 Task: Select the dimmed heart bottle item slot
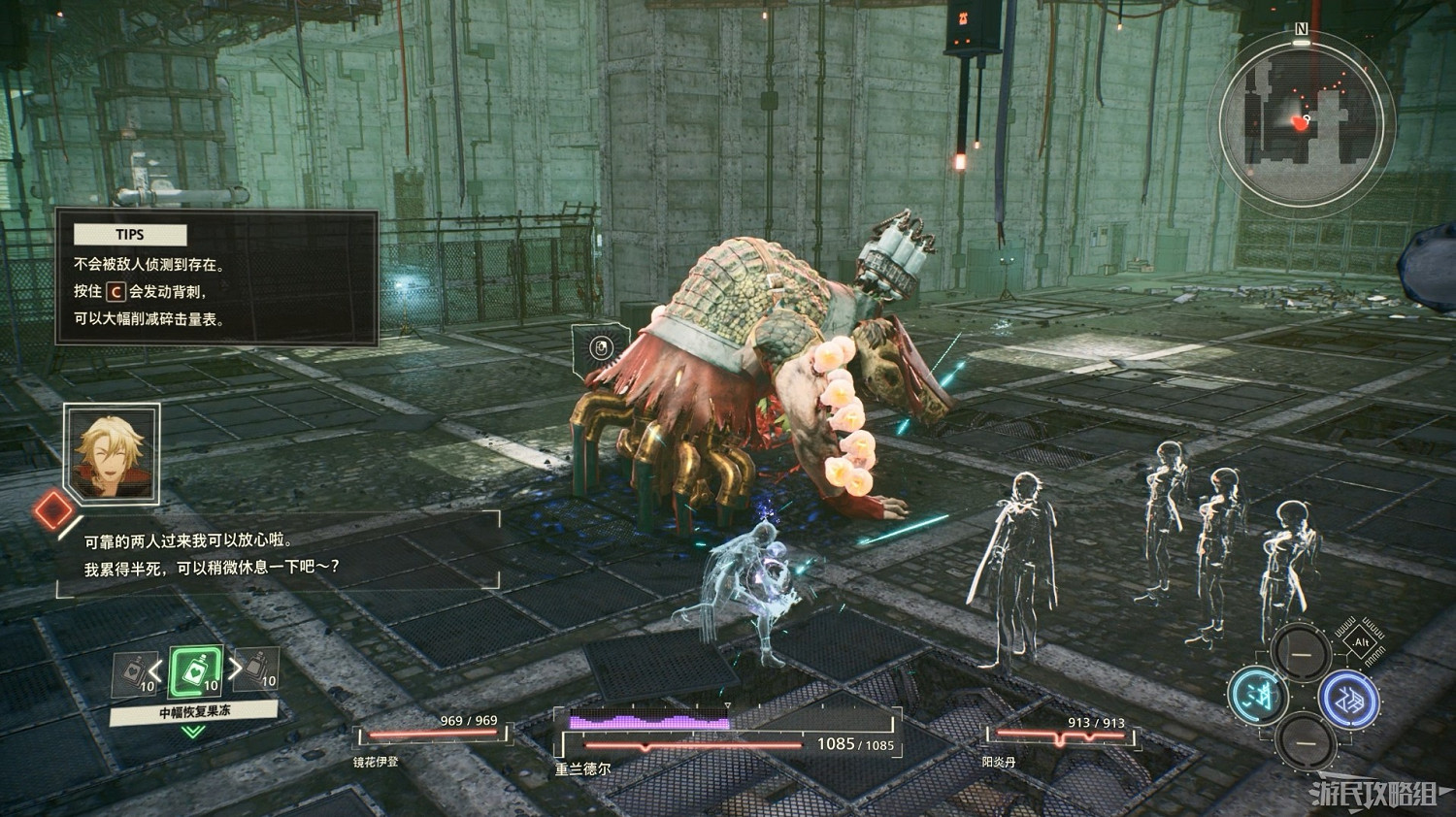tap(134, 673)
